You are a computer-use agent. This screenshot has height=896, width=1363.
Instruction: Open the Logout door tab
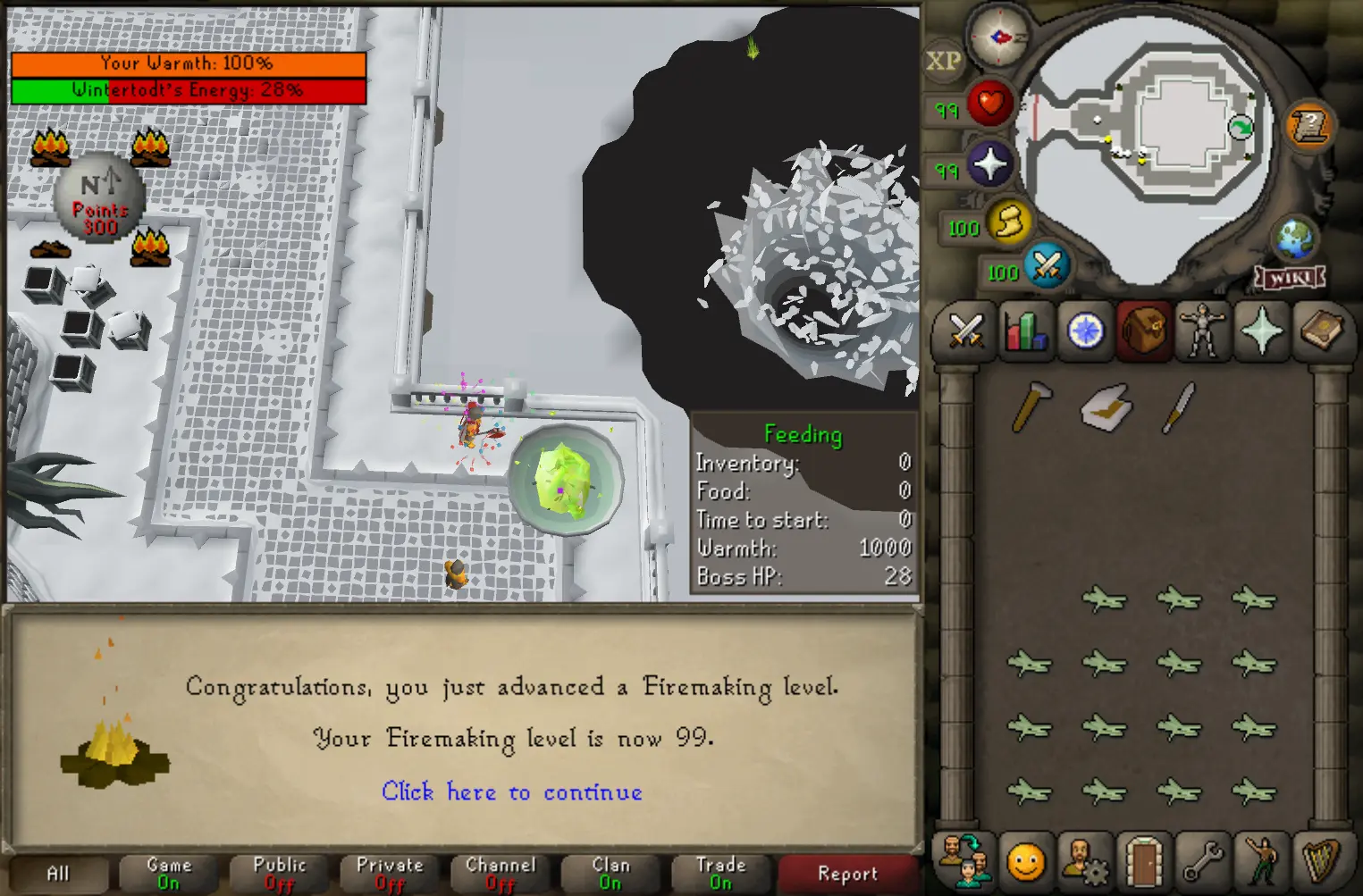[1143, 862]
